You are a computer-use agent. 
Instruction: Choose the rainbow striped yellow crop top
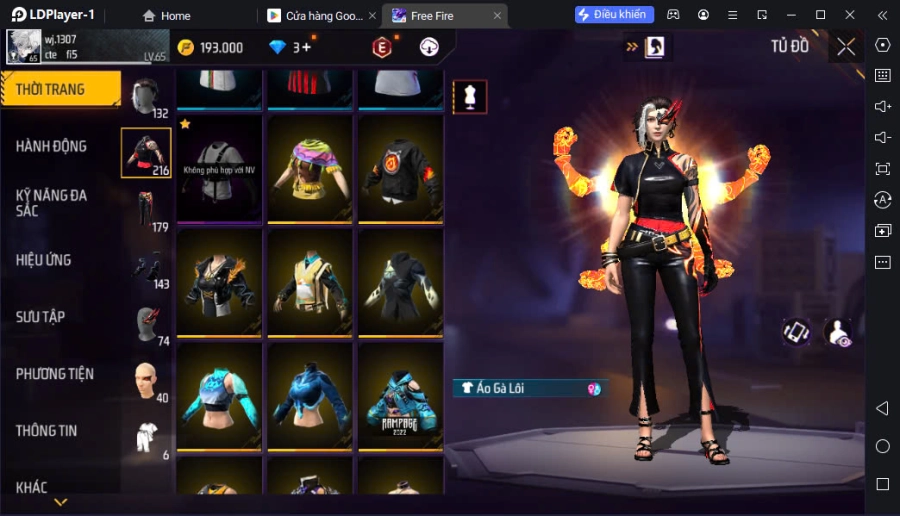coord(307,167)
